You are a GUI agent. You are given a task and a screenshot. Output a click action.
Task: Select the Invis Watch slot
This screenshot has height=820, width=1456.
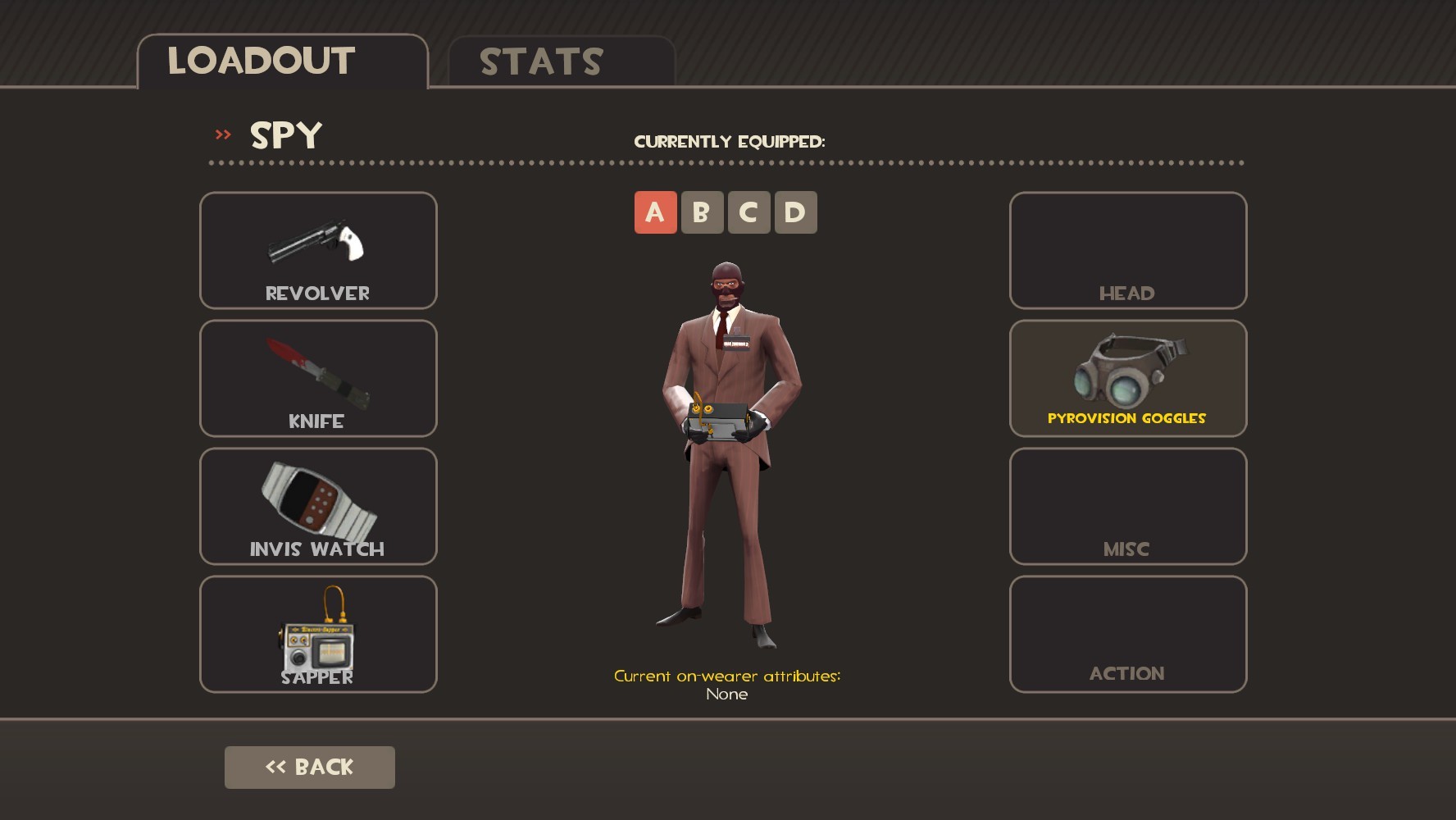[317, 507]
